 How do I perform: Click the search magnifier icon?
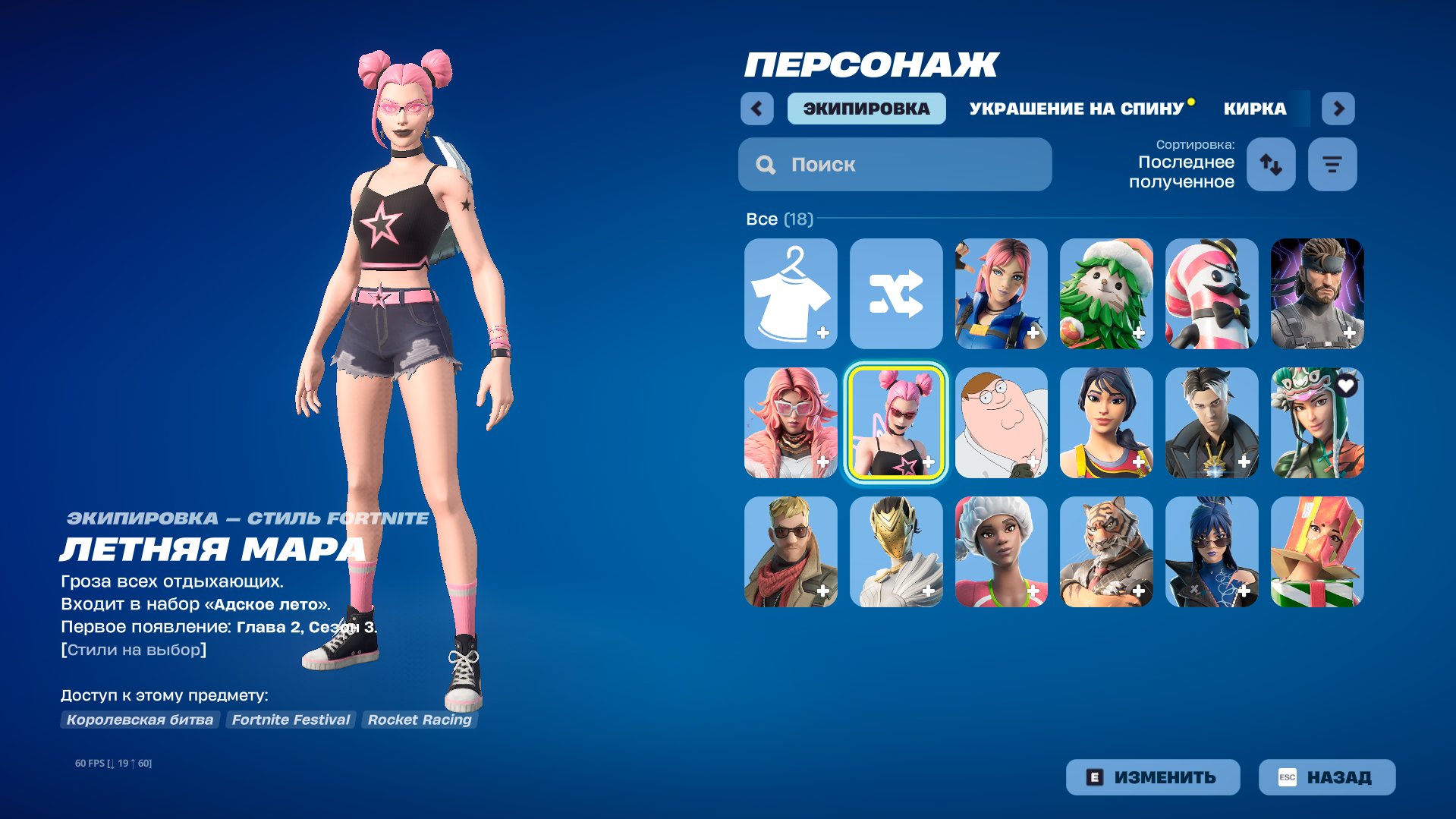point(765,164)
